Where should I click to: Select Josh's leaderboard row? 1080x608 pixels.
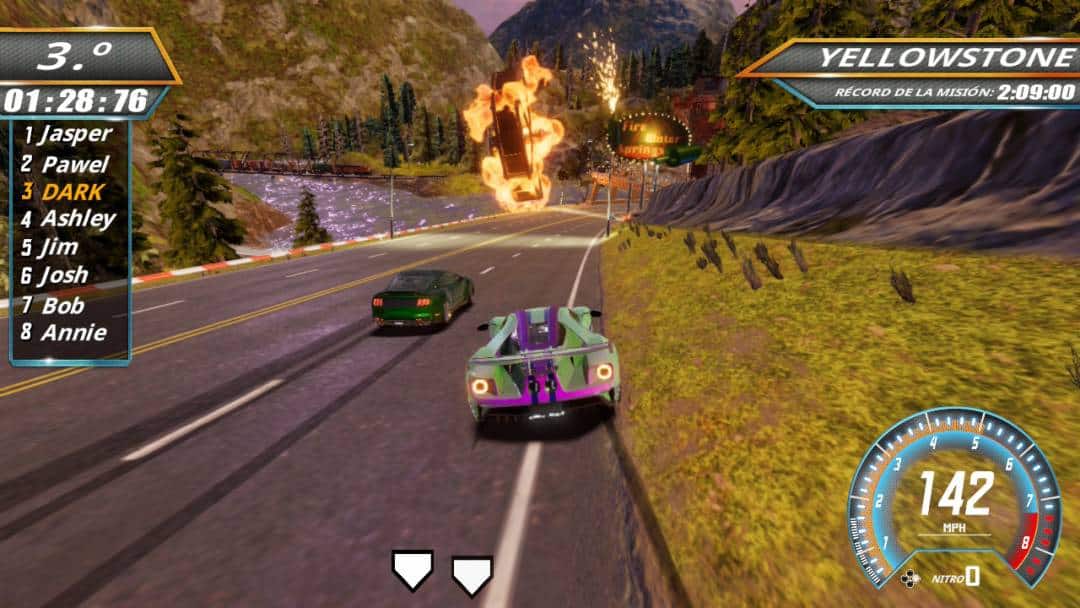[x=62, y=275]
